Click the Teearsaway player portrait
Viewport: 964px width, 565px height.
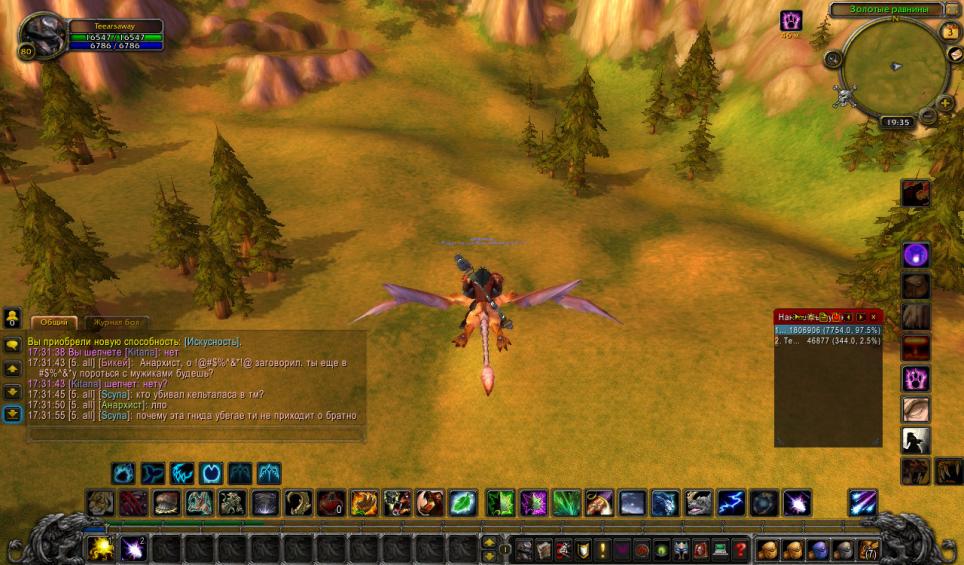(41, 37)
